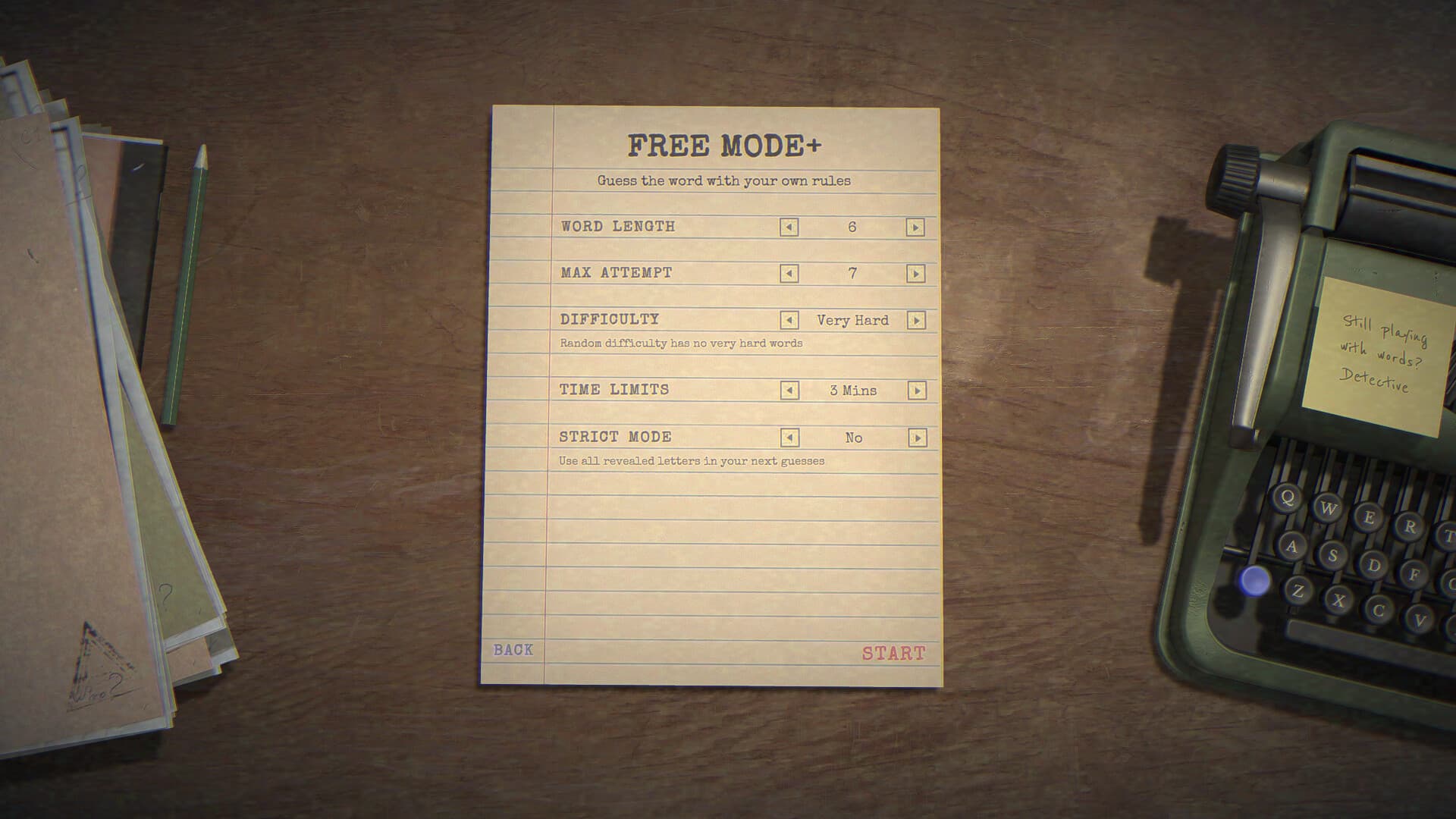Go BACK to the previous menu
Screen dimensions: 1456x819
point(513,650)
